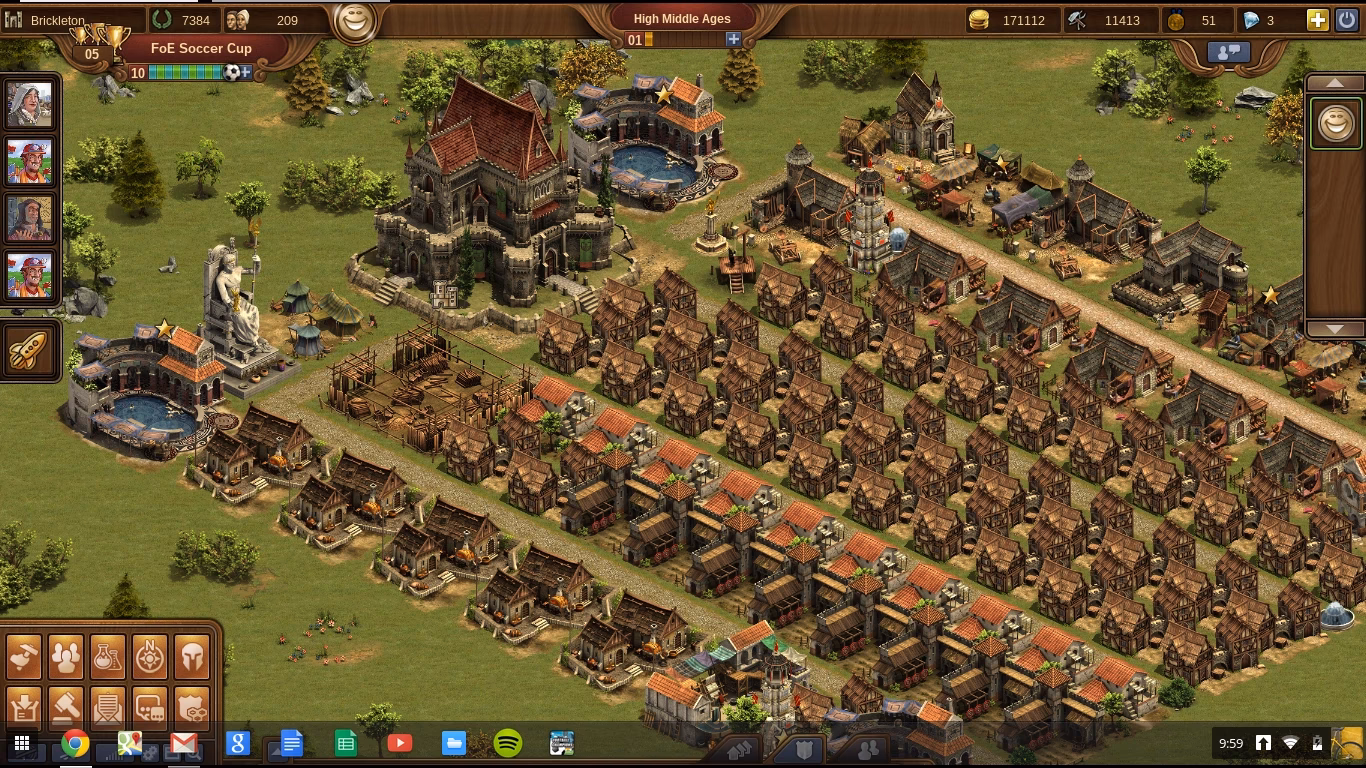
Task: Open the army management helmet icon
Action: [x=191, y=656]
